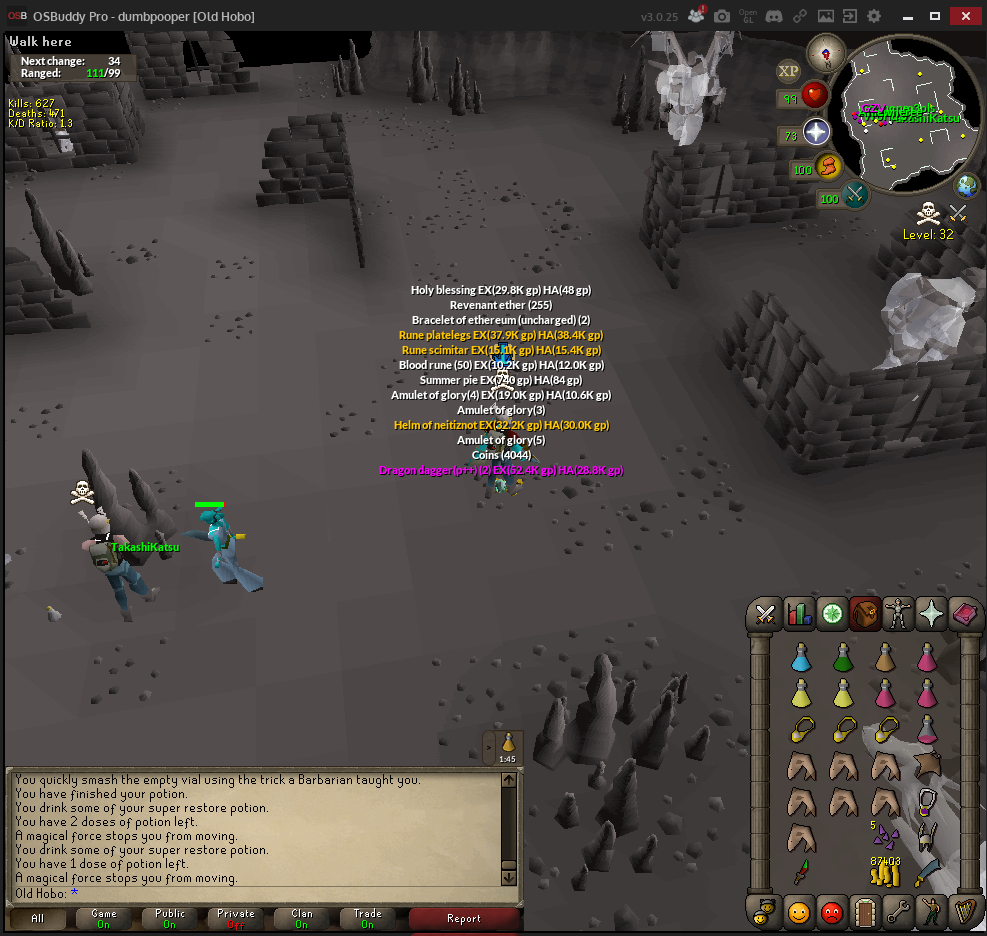Click the Report button
The image size is (987, 936).
(464, 918)
